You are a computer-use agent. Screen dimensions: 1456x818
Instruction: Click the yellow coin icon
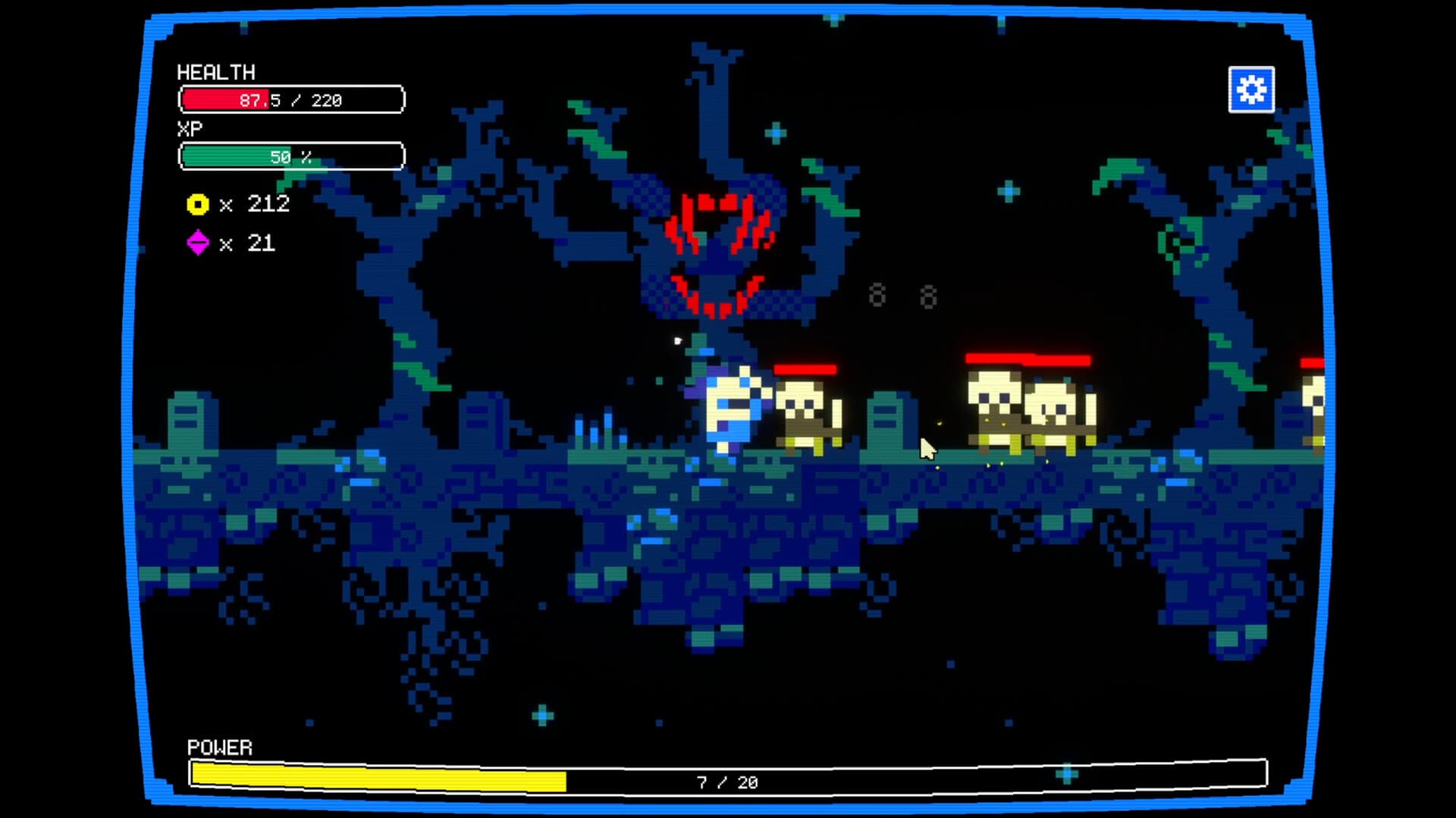[197, 203]
